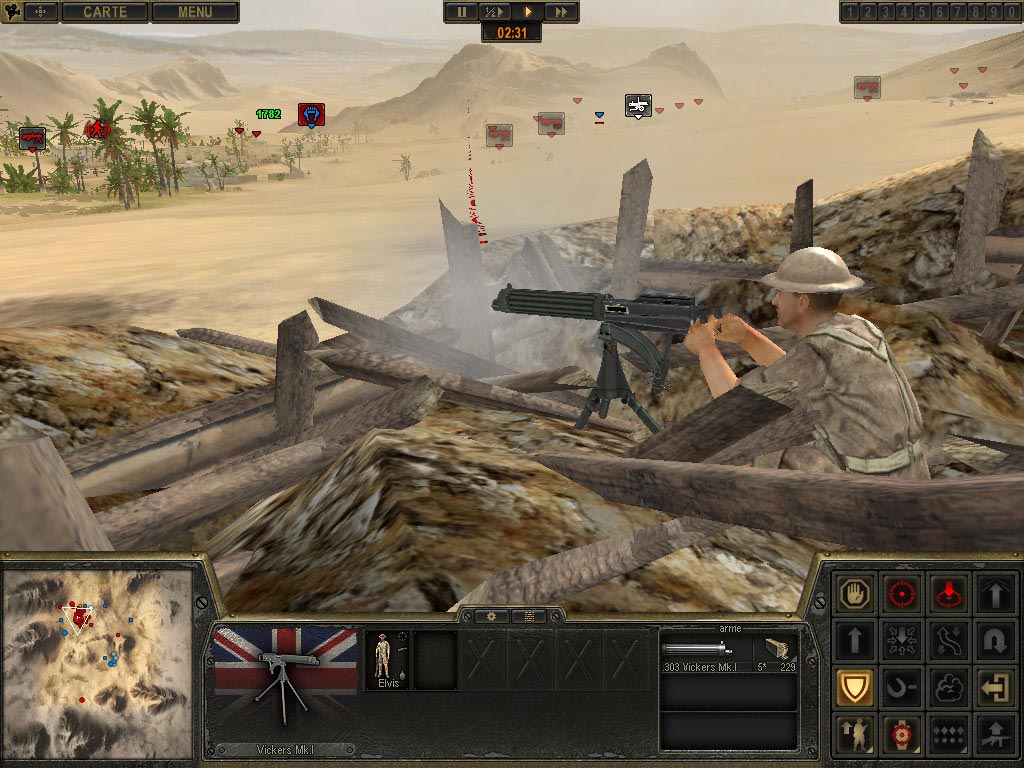The height and width of the screenshot is (768, 1024).
Task: Choose the red attack-ground arrow command
Action: click(947, 594)
